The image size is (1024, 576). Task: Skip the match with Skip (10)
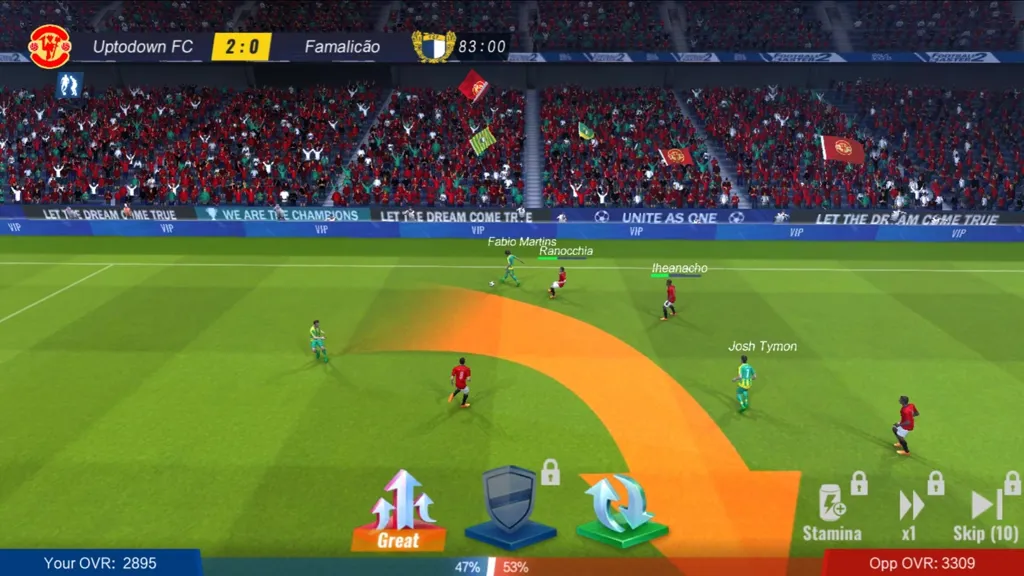tap(986, 512)
